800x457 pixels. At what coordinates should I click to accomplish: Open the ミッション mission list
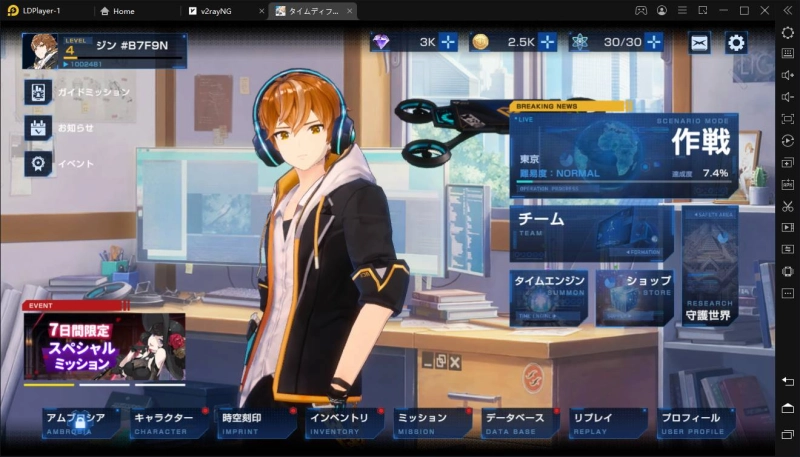click(432, 422)
